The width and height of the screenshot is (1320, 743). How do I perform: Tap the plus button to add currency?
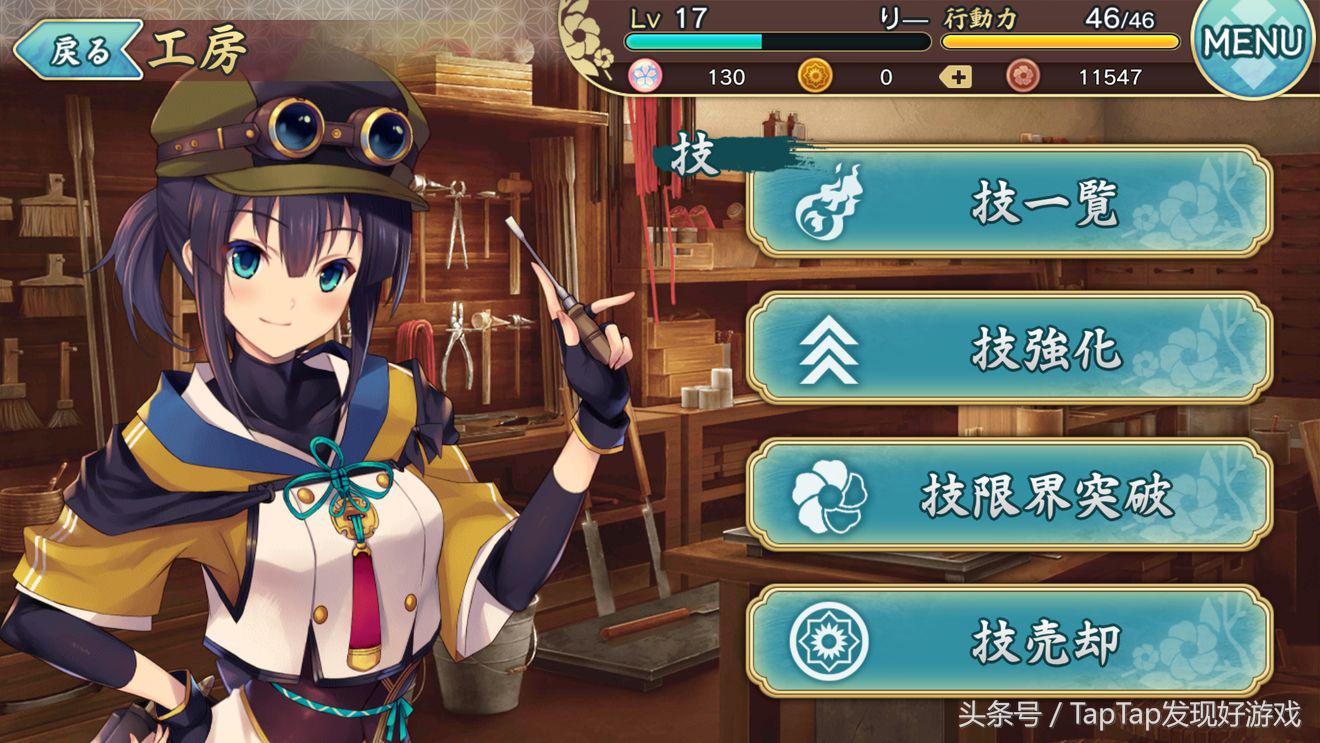[956, 77]
